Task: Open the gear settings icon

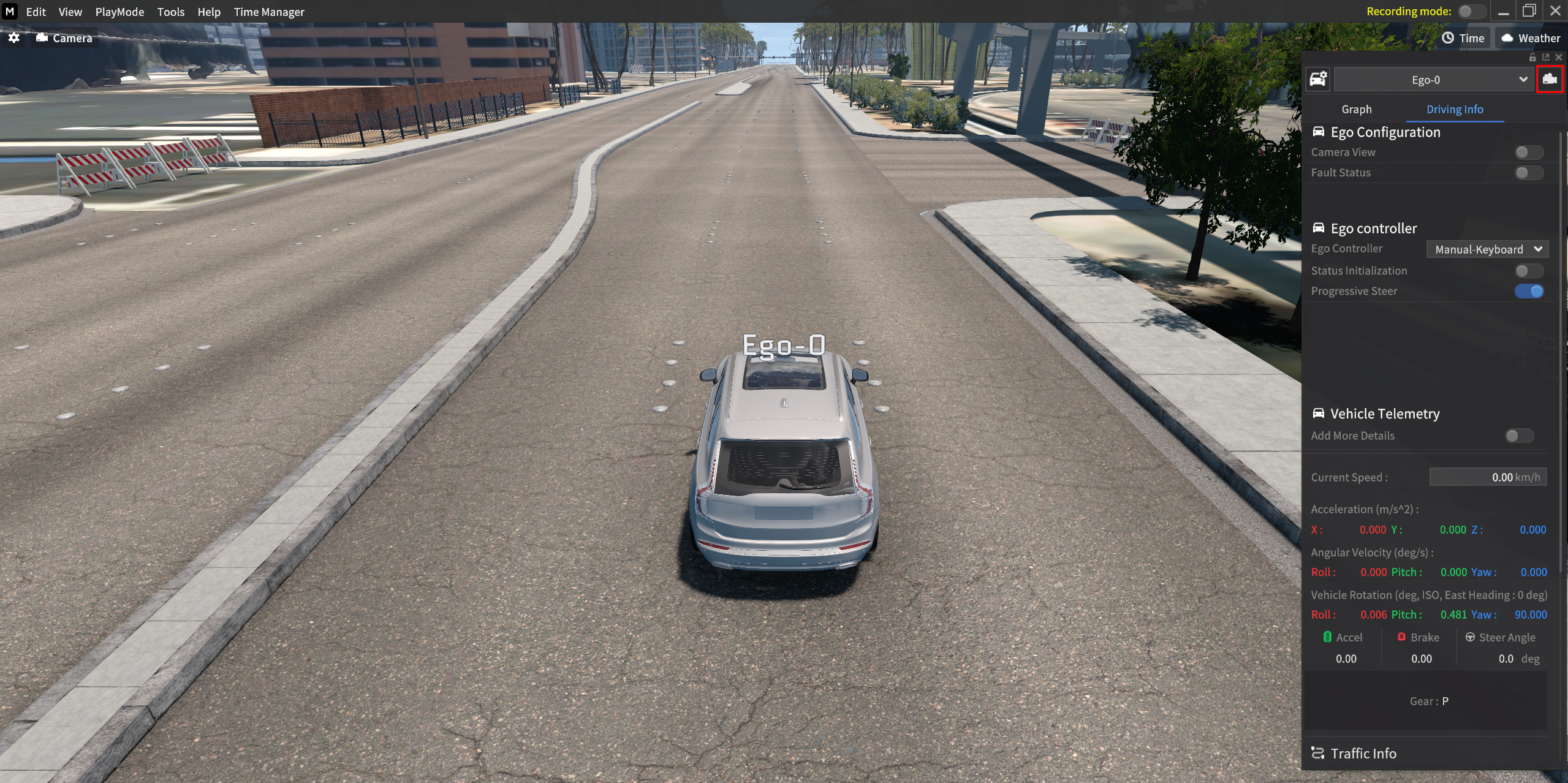Action: [14, 38]
